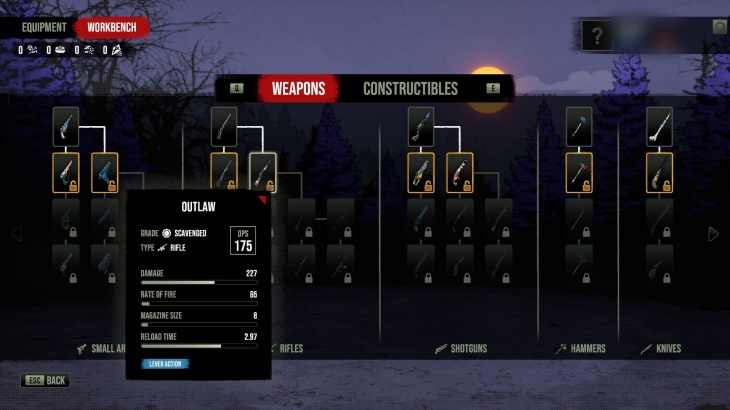Go back using the Back button
Image resolution: width=730 pixels, height=410 pixels.
[46, 381]
